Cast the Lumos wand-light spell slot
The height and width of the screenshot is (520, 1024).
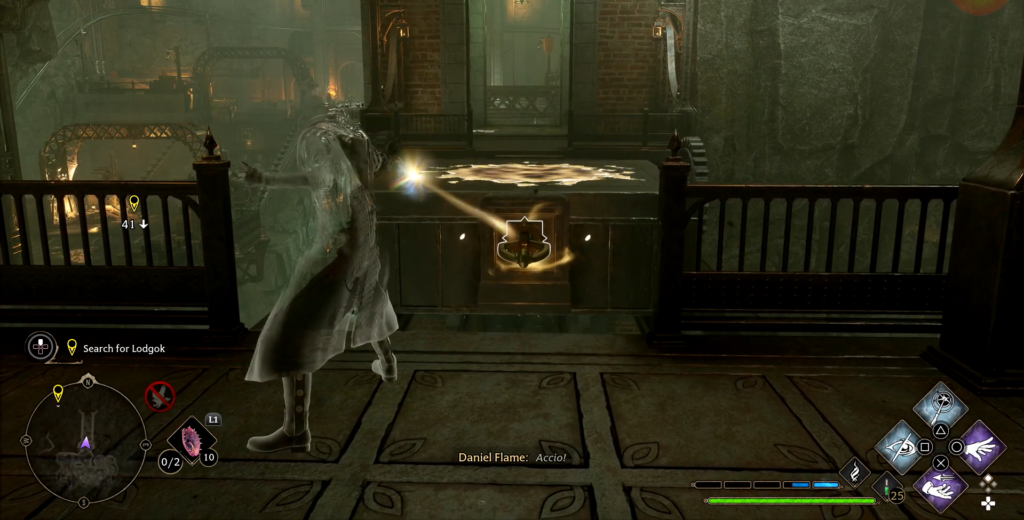[940, 405]
